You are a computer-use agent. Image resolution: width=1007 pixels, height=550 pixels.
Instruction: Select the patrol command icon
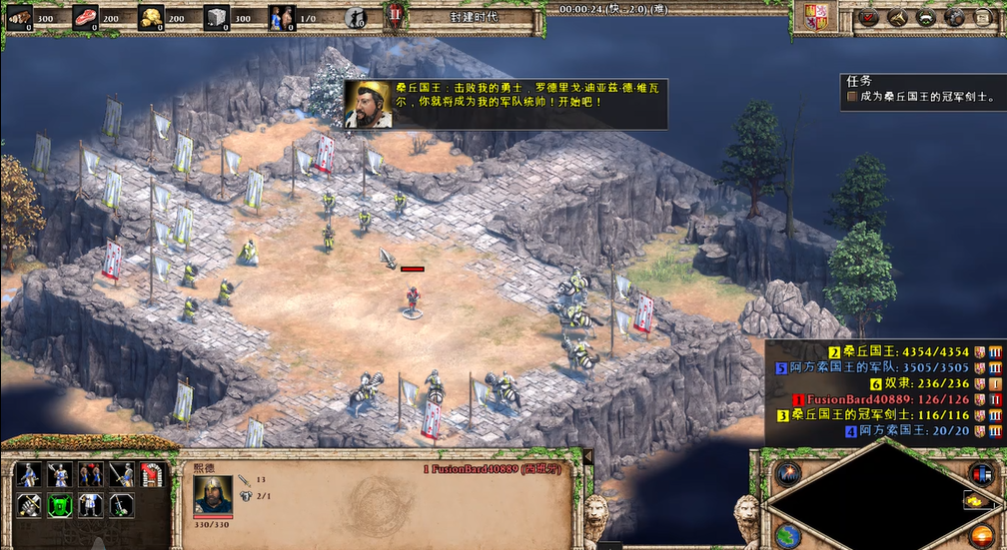(28, 474)
